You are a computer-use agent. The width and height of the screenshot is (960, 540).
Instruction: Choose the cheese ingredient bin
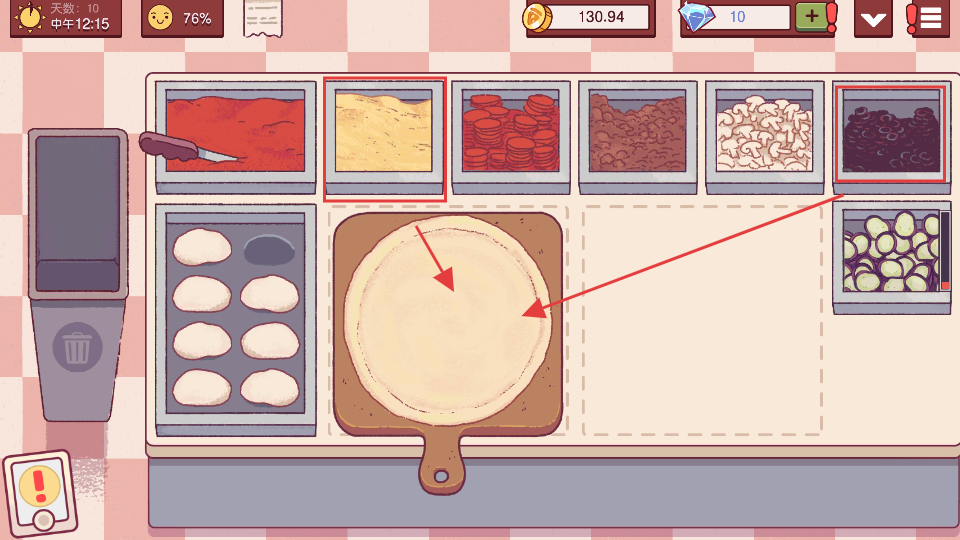[384, 133]
